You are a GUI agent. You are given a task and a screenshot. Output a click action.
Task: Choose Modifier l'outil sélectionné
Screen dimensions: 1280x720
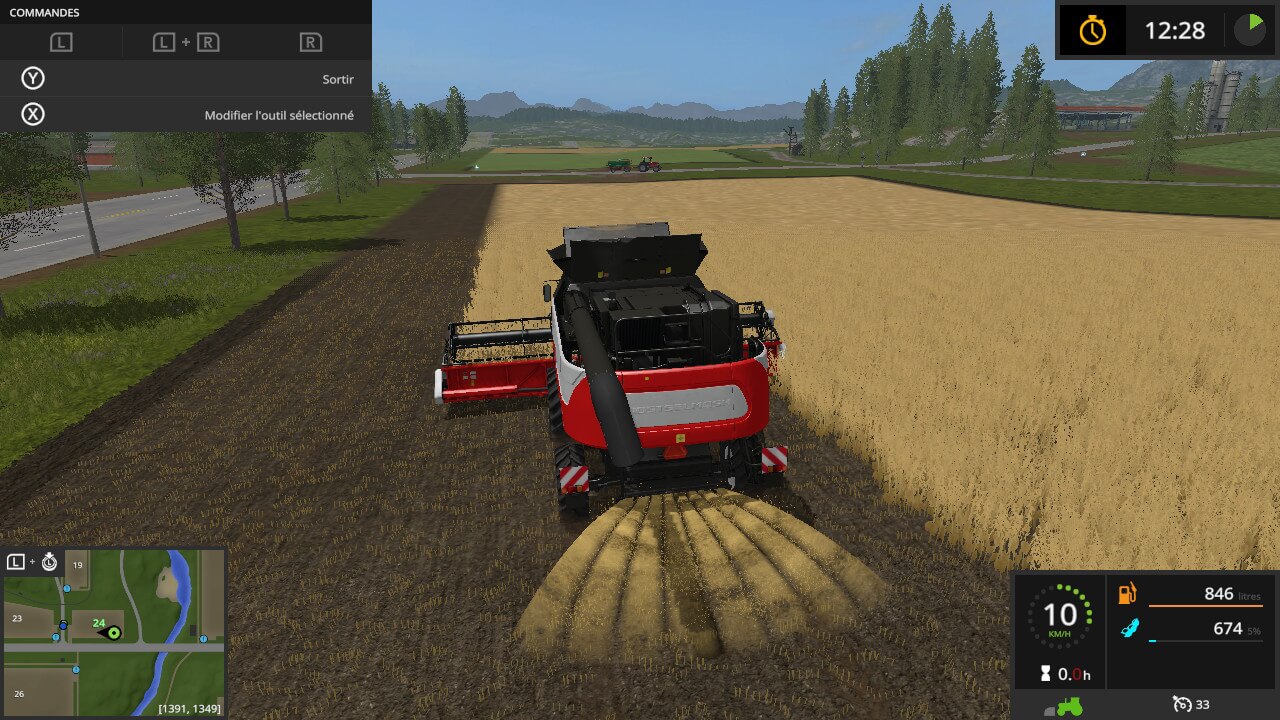[x=186, y=115]
